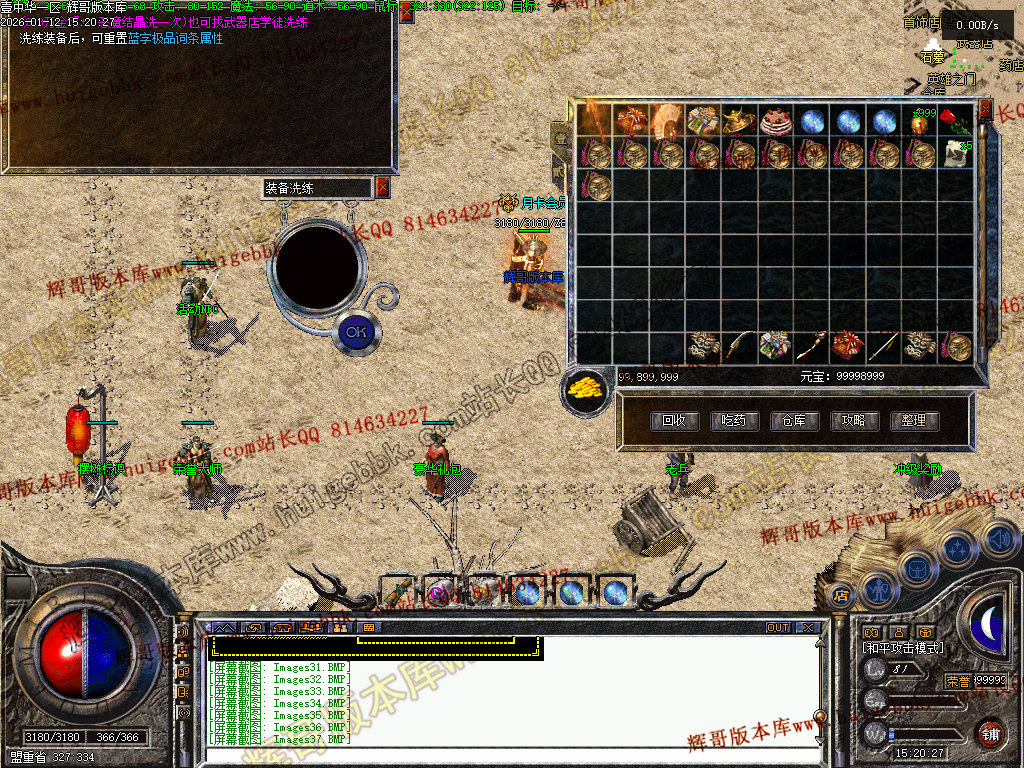The image size is (1024, 768).
Task: Select the 吃药 take-medicine button
Action: 734,421
